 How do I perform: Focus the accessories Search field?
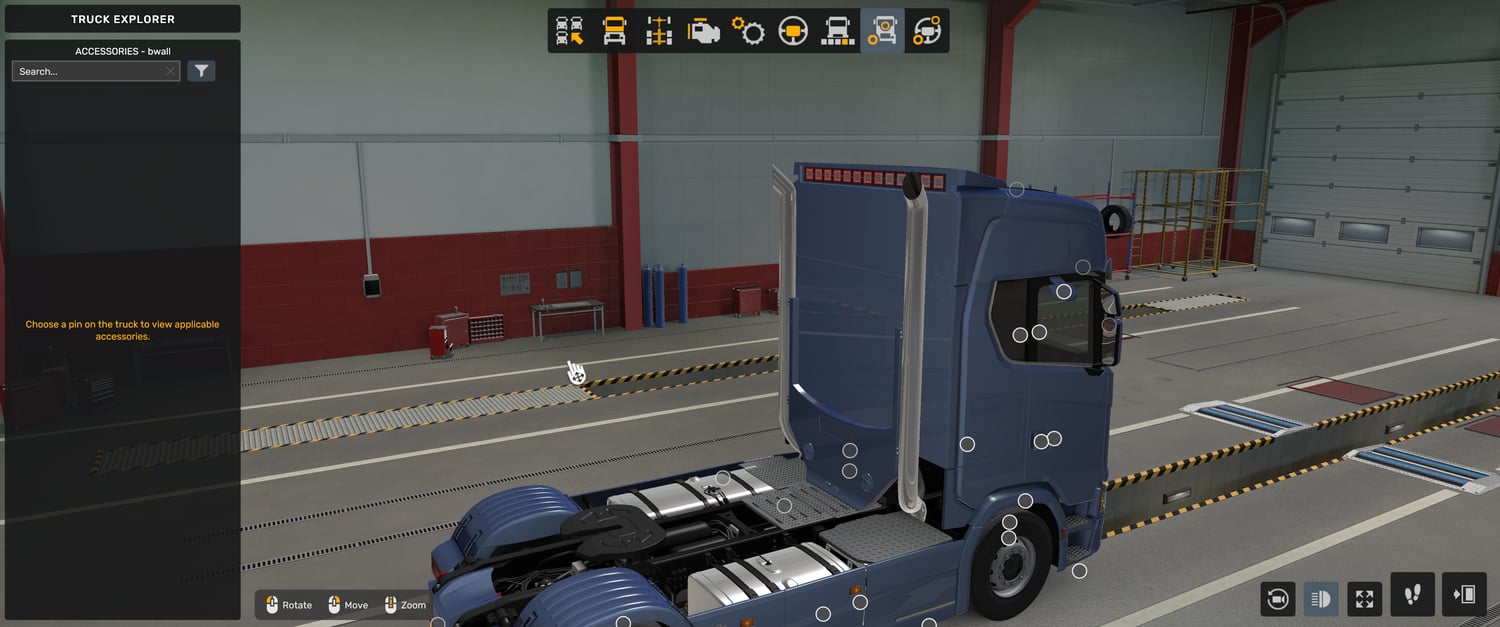pyautogui.click(x=88, y=72)
